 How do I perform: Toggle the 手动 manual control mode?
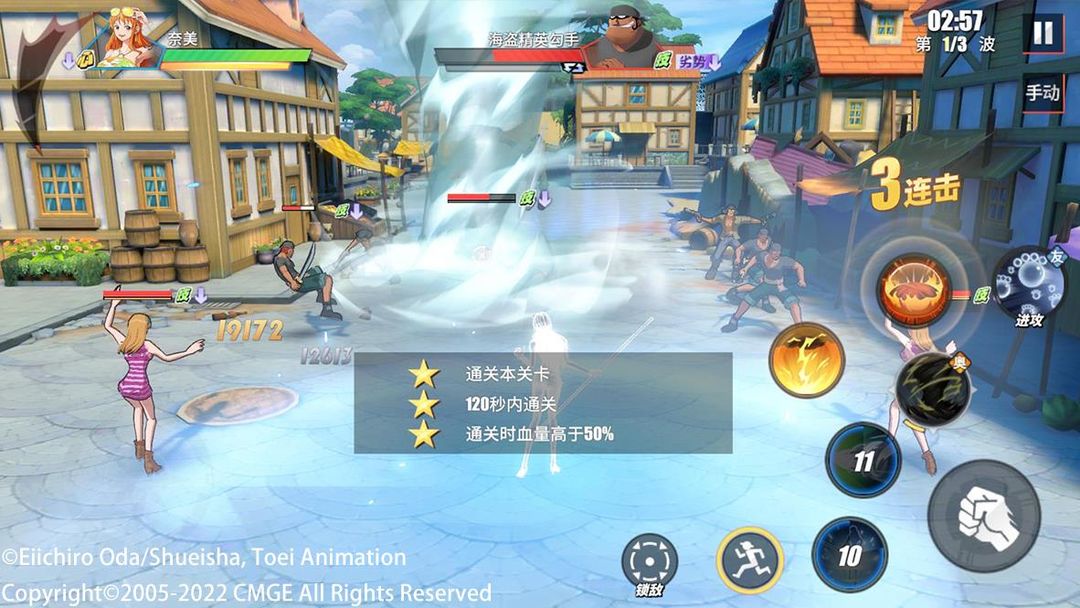tap(1042, 93)
